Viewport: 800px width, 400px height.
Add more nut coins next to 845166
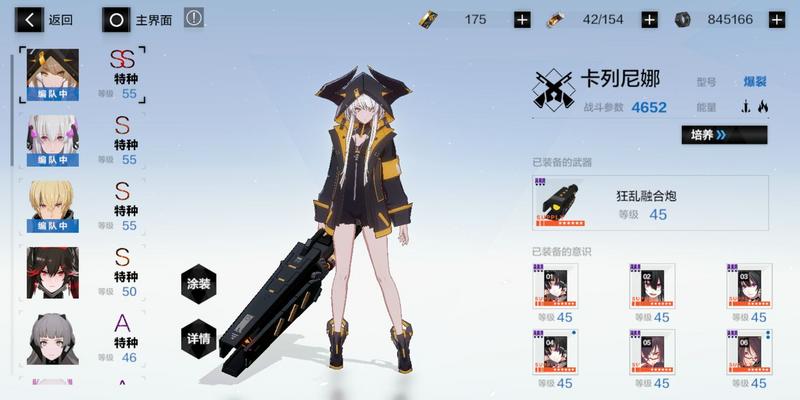point(776,19)
